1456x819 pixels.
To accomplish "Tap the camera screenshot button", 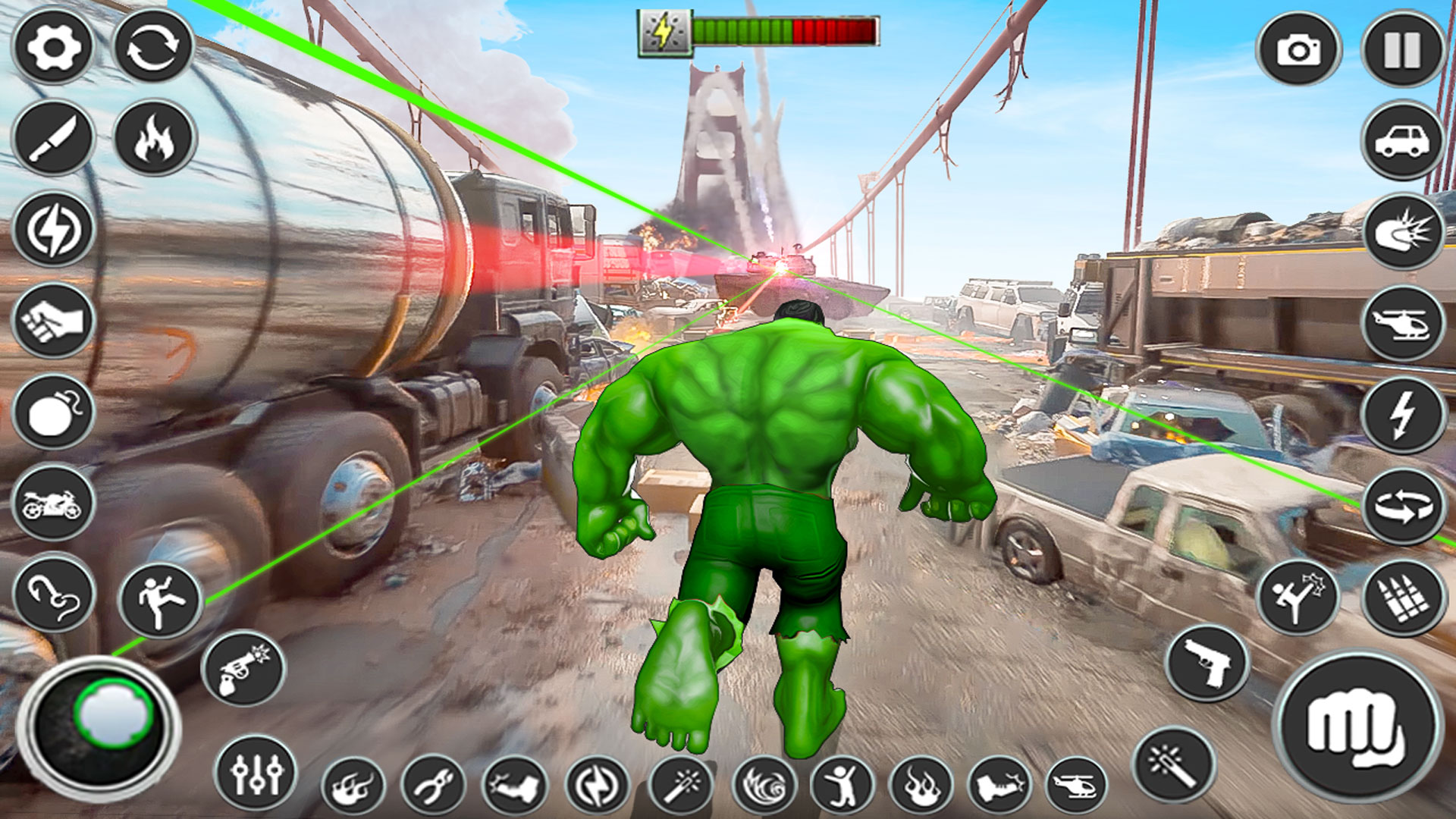I will pos(1298,50).
